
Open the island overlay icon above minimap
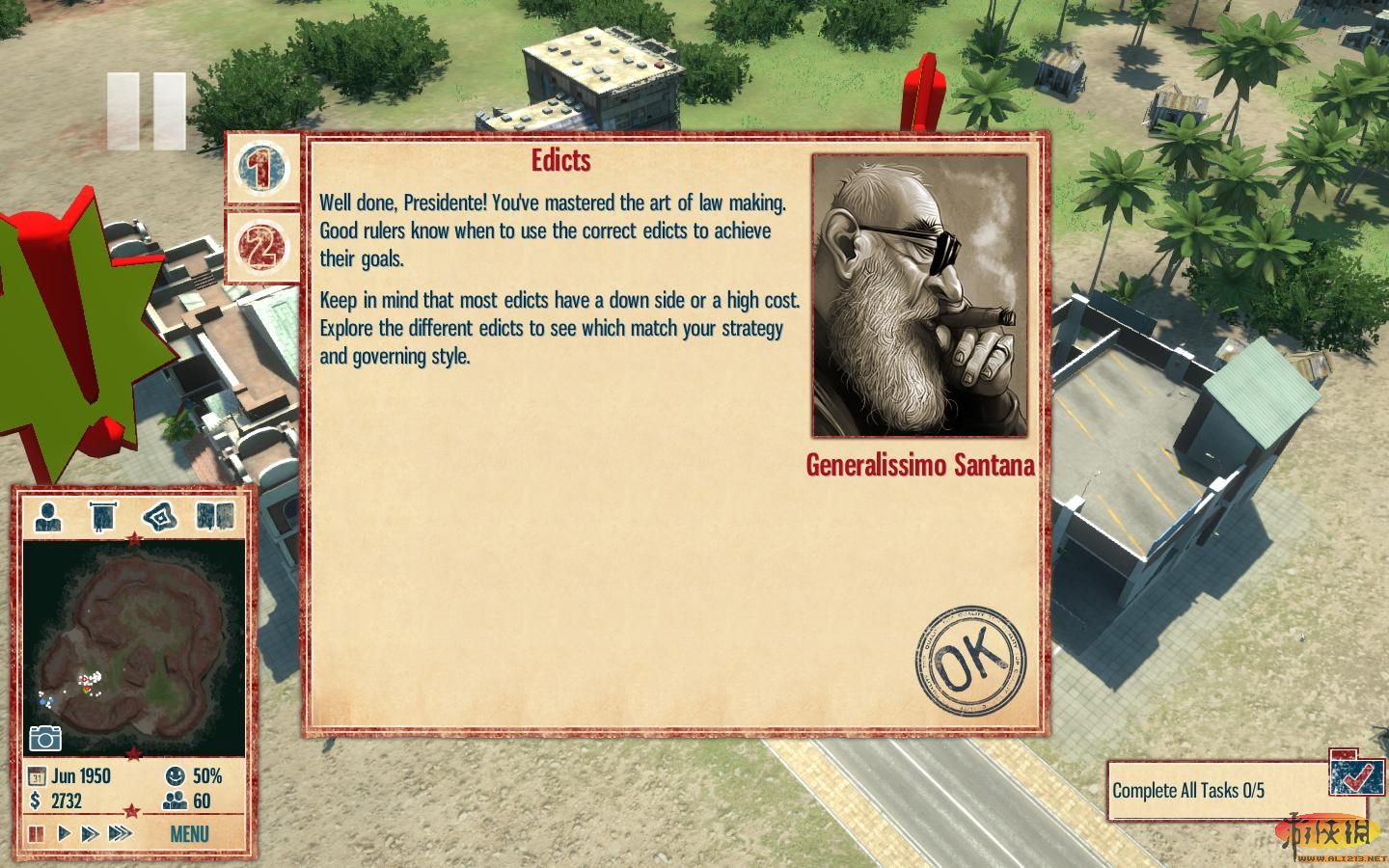pos(160,517)
